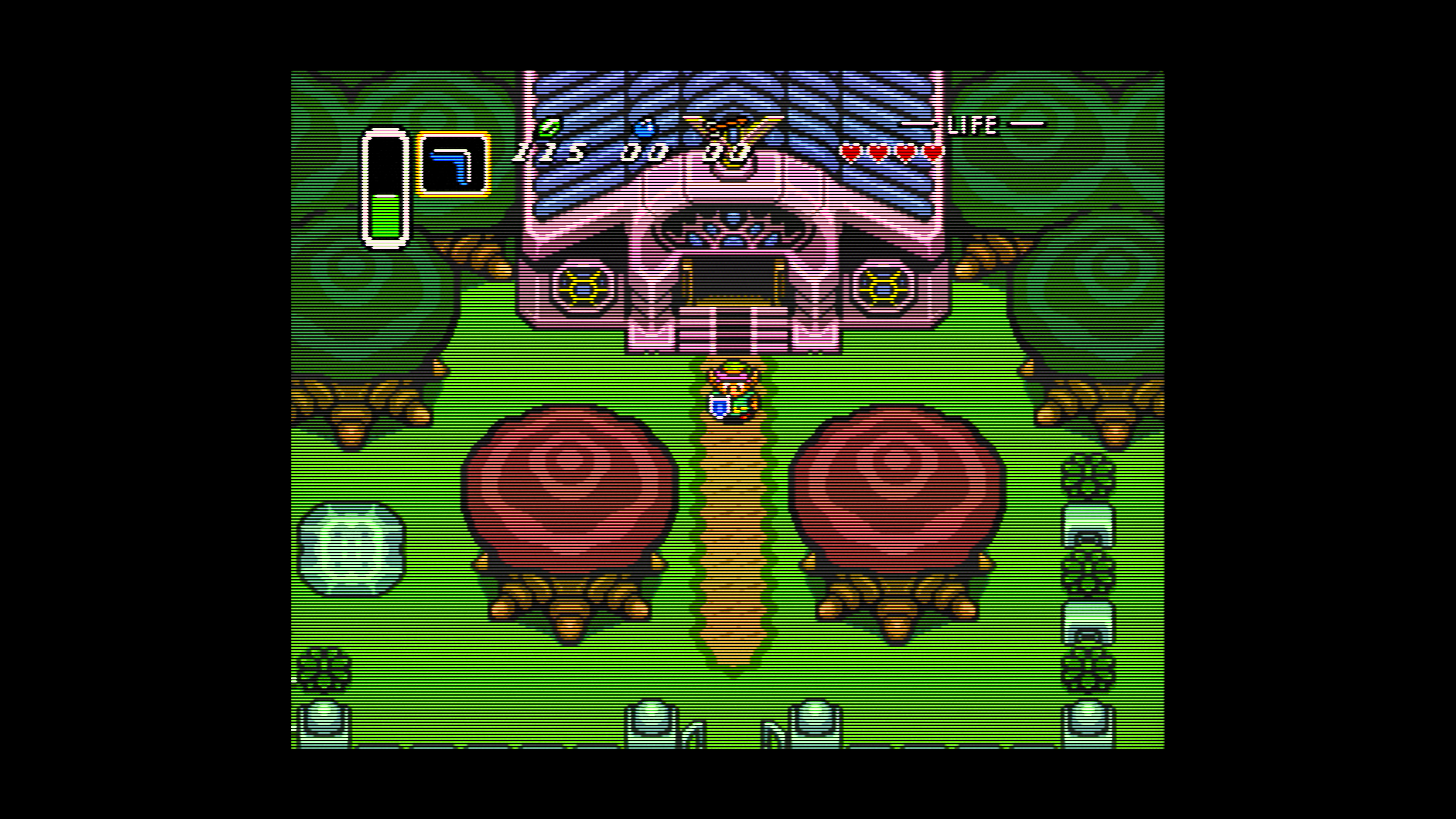Click the blue bomb icon

[644, 127]
